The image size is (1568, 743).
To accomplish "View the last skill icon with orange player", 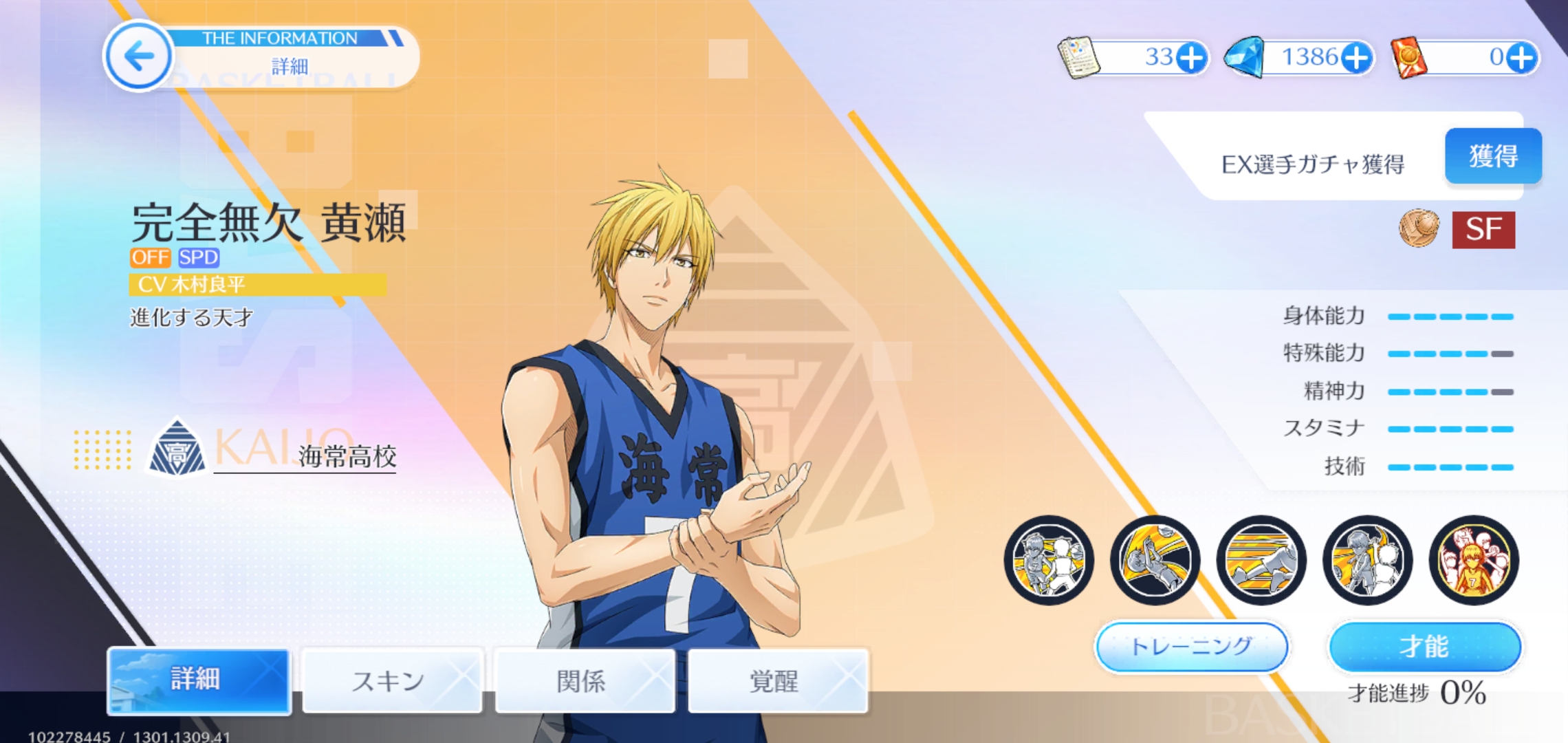I will coord(1473,560).
